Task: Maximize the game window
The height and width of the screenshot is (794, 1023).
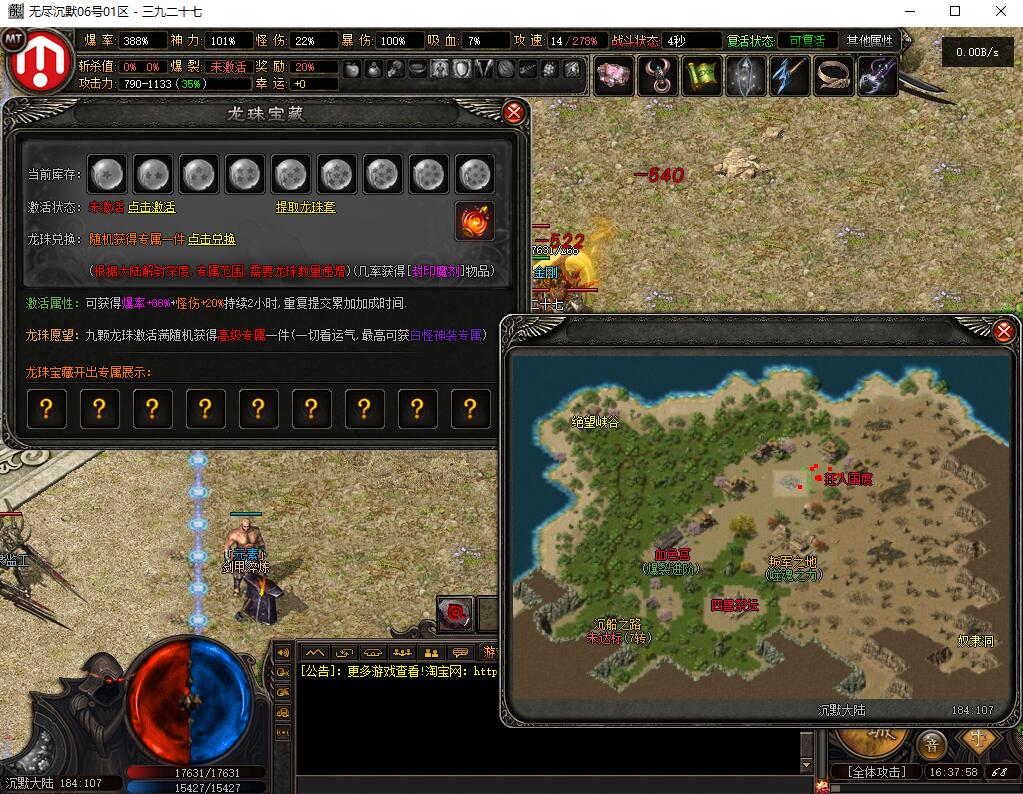Action: (954, 12)
